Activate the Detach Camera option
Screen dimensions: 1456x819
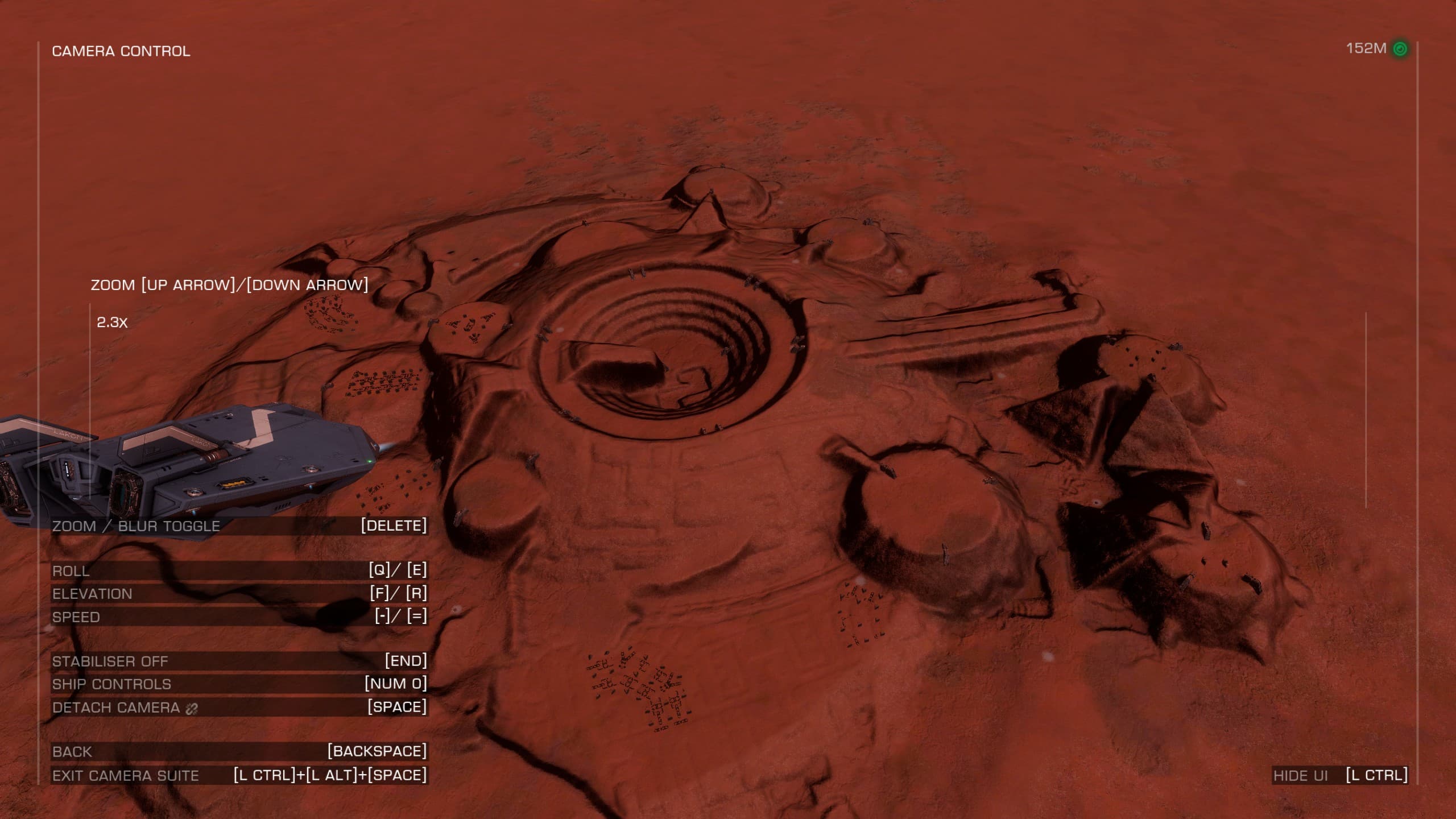(x=239, y=707)
